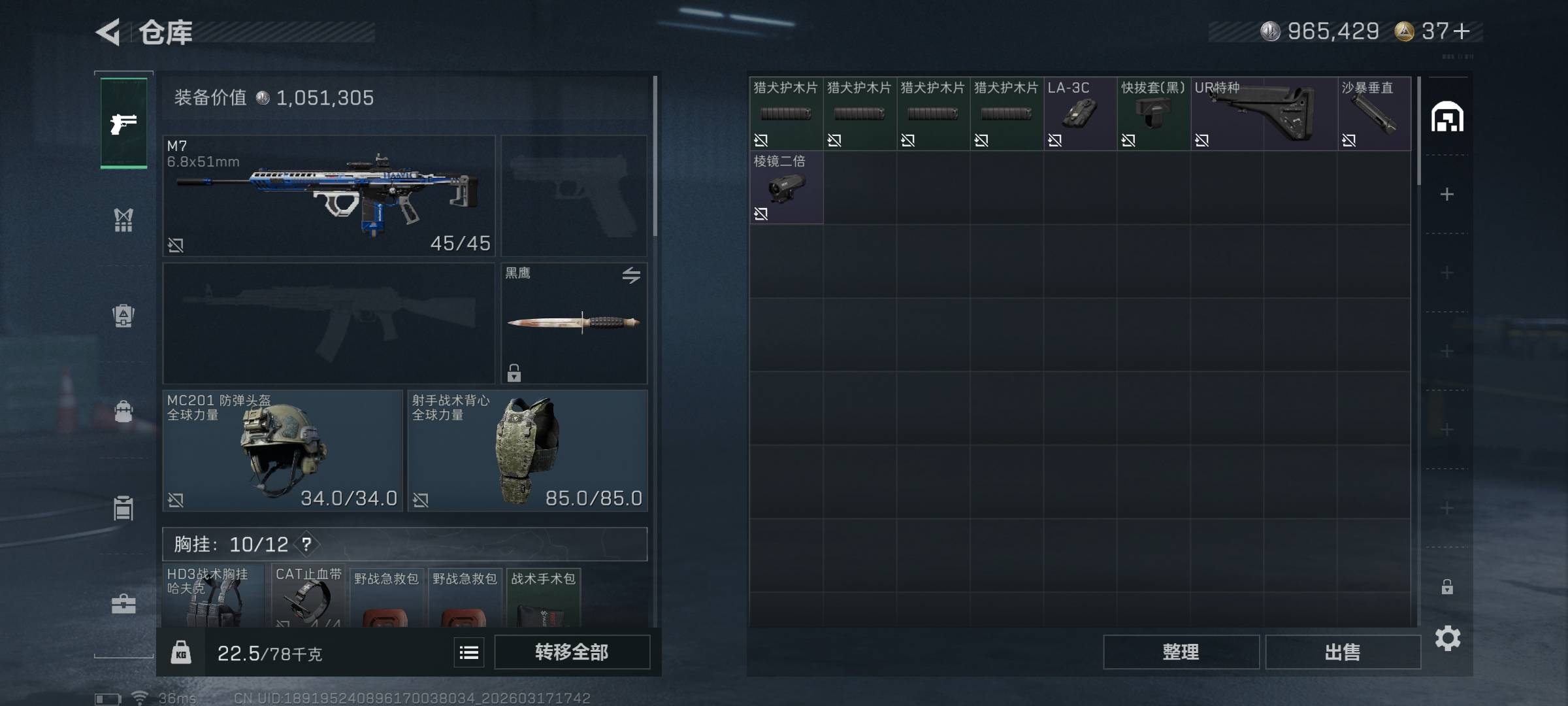1568x706 pixels.
Task: Tap 整理 to sort the stash
Action: point(1181,652)
